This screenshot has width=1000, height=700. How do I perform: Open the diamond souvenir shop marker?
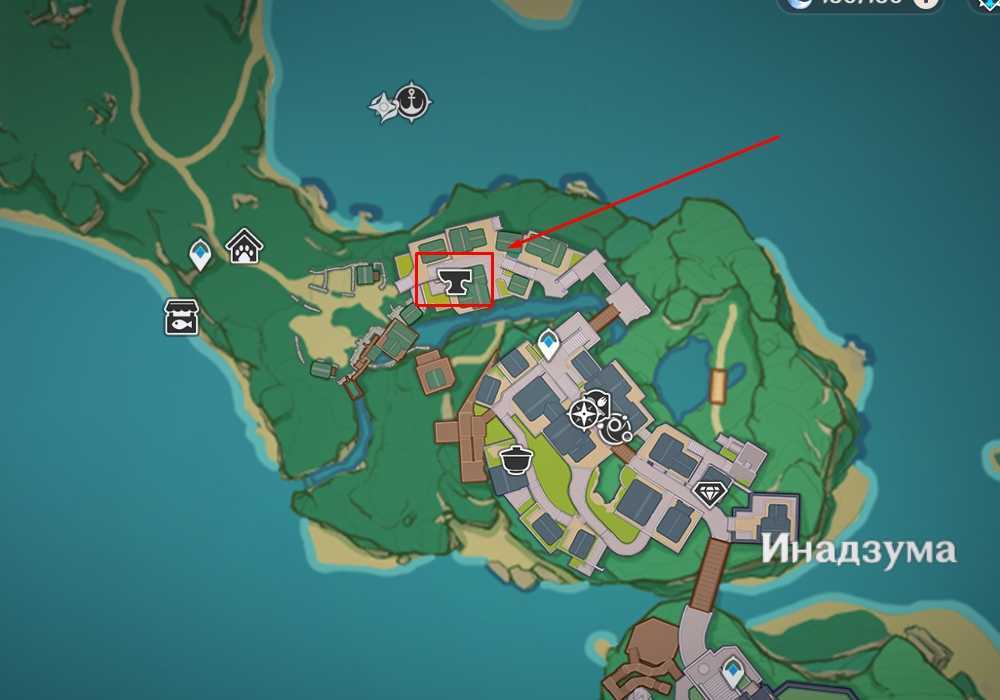[711, 492]
